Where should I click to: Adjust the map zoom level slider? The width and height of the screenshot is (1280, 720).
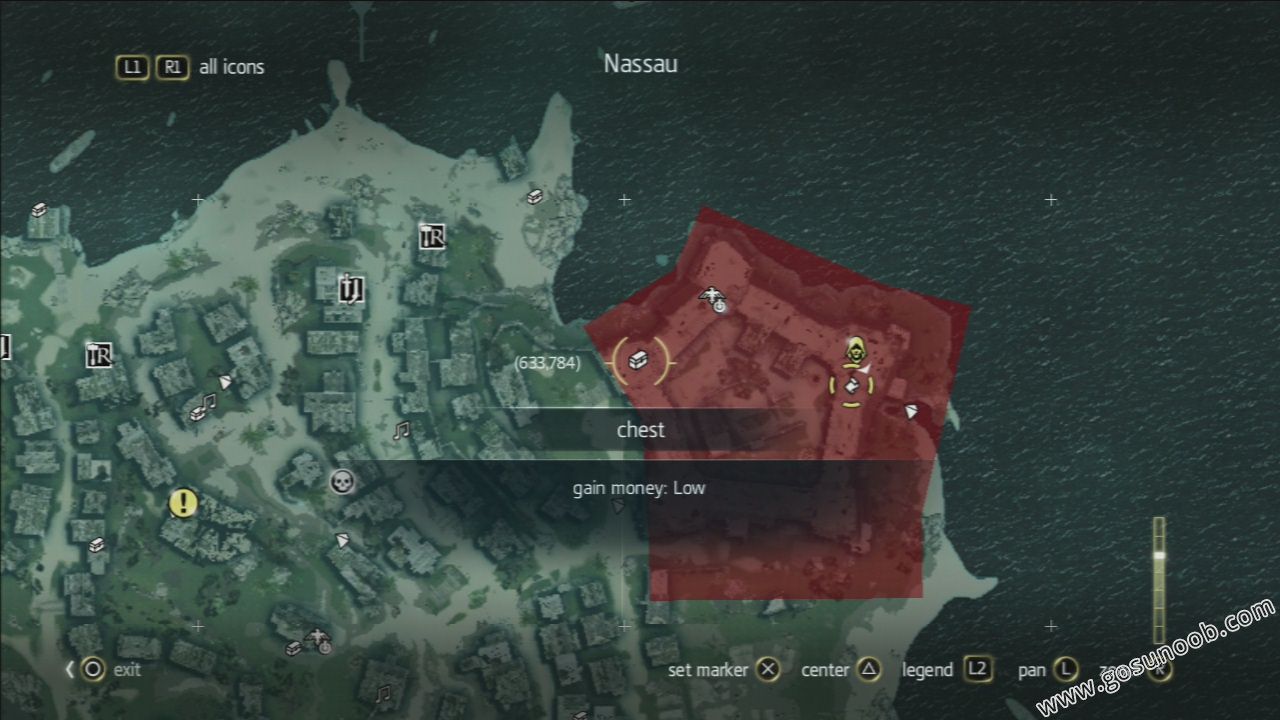[1159, 555]
